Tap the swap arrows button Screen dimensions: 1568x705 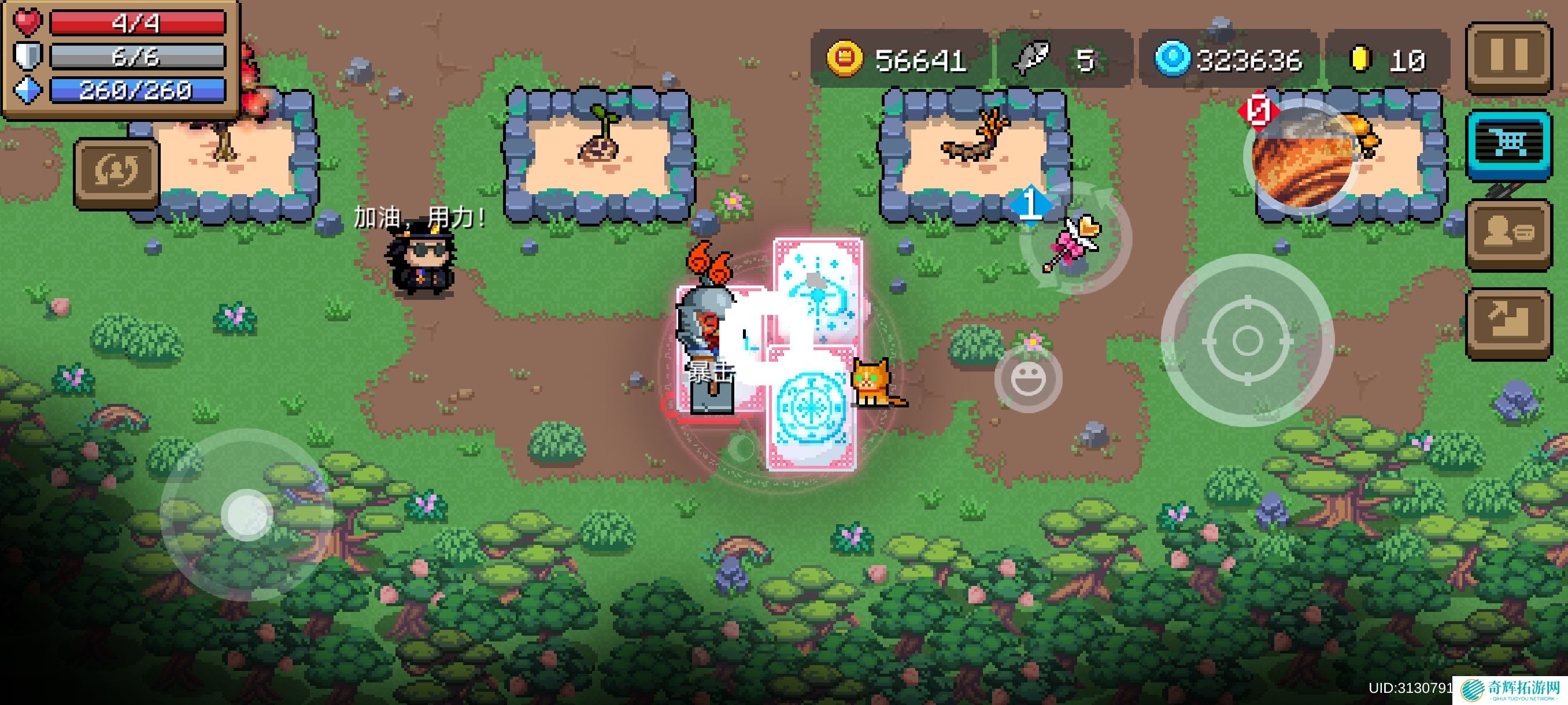[116, 172]
